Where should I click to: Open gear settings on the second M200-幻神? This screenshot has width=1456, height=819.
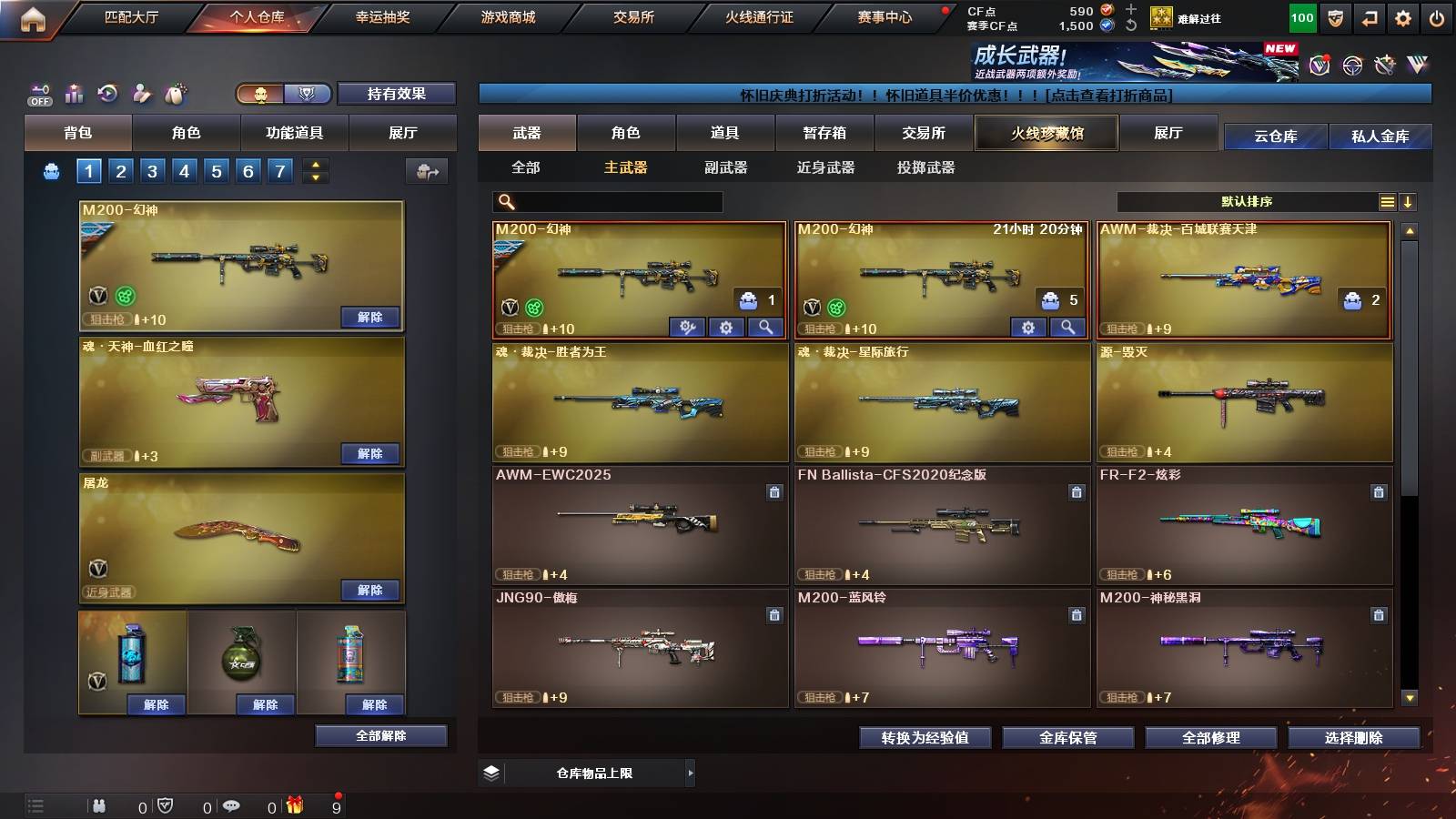click(1028, 328)
